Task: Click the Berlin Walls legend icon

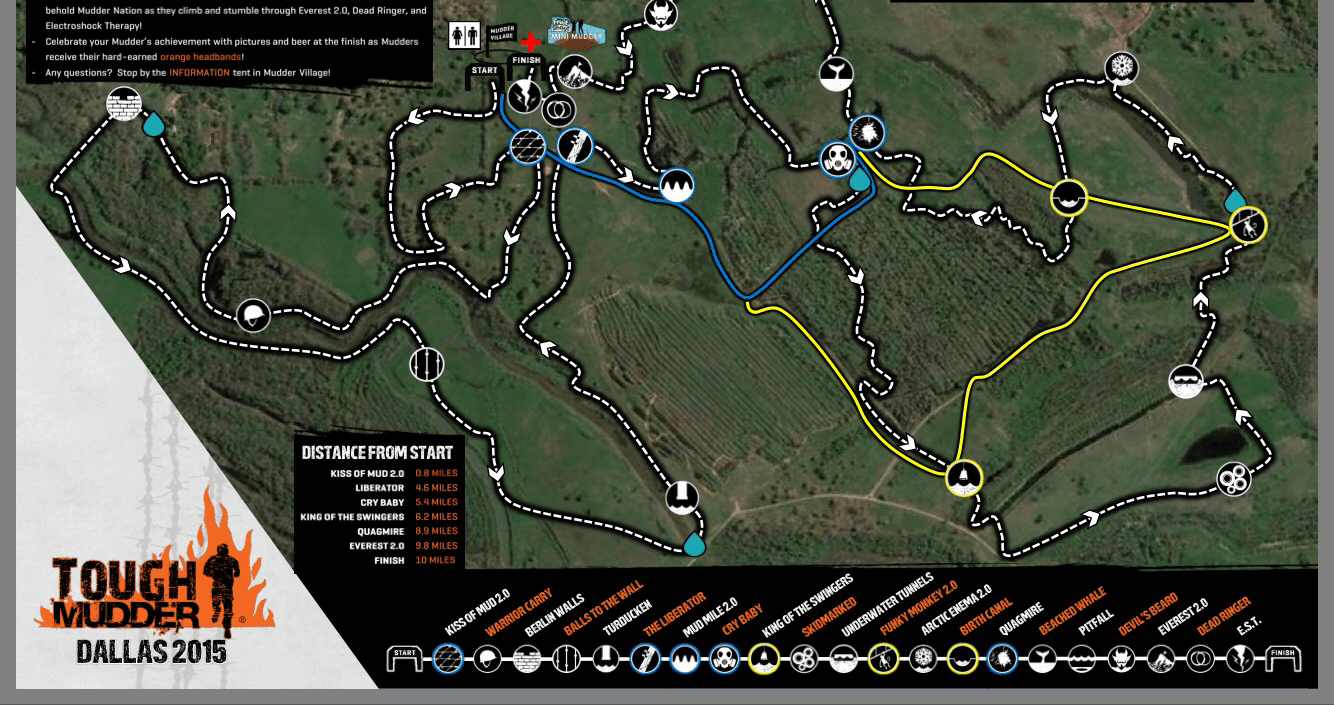Action: click(x=526, y=659)
